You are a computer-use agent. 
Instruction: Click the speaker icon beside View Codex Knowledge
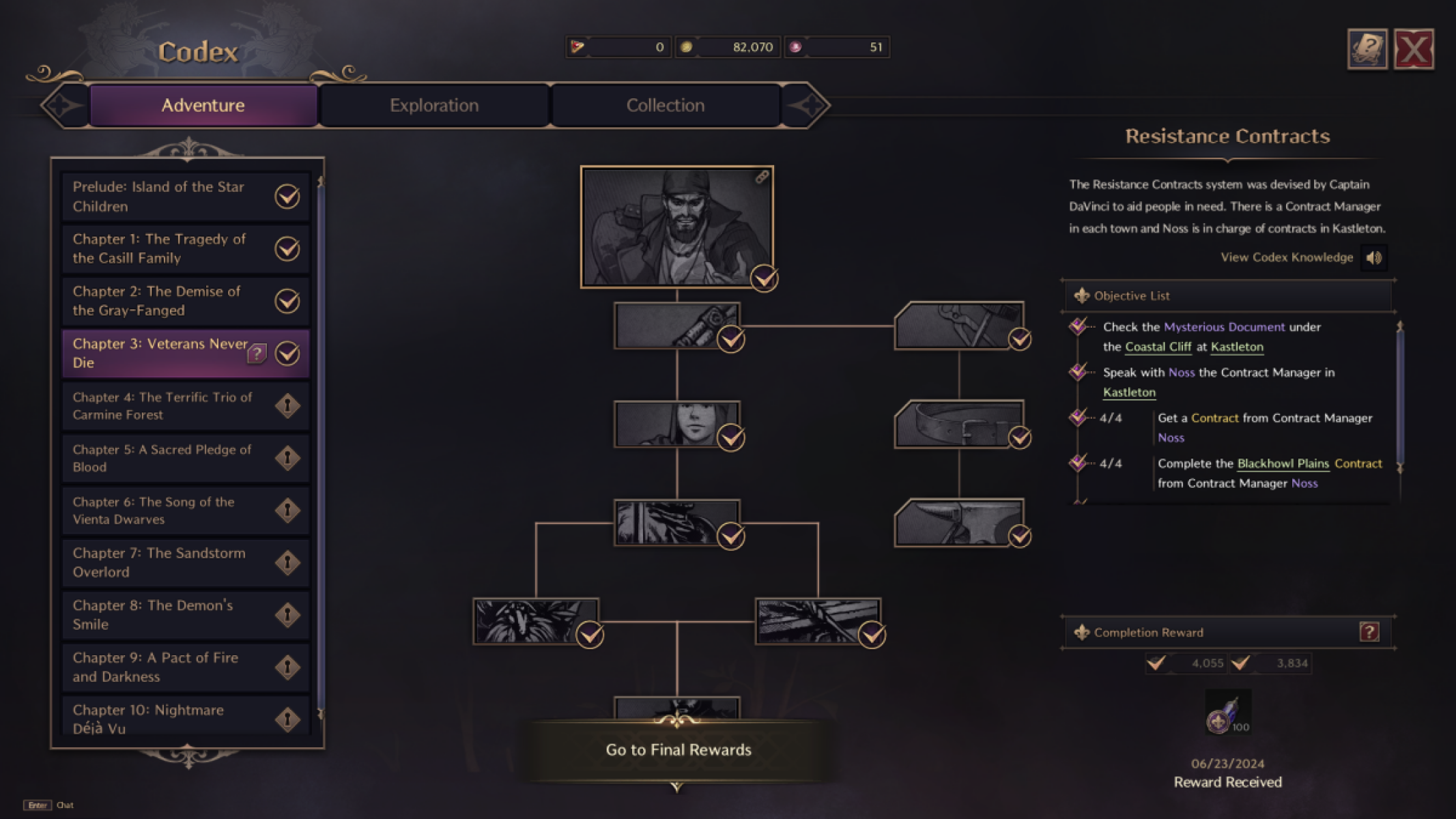[1375, 257]
